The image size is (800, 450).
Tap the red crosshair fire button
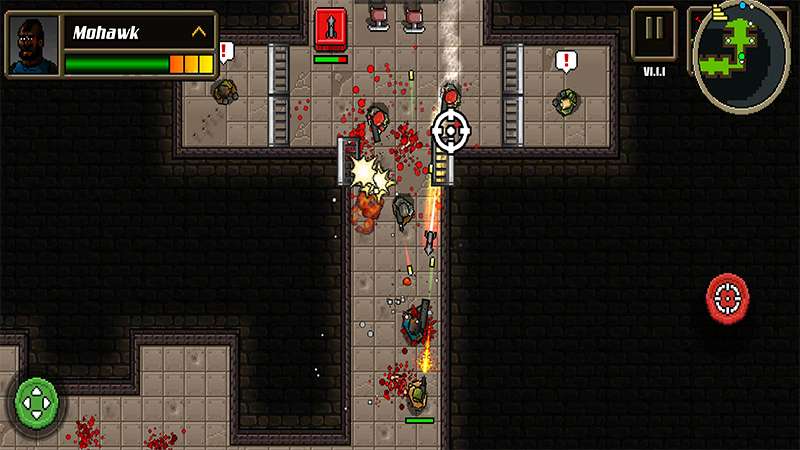729,295
